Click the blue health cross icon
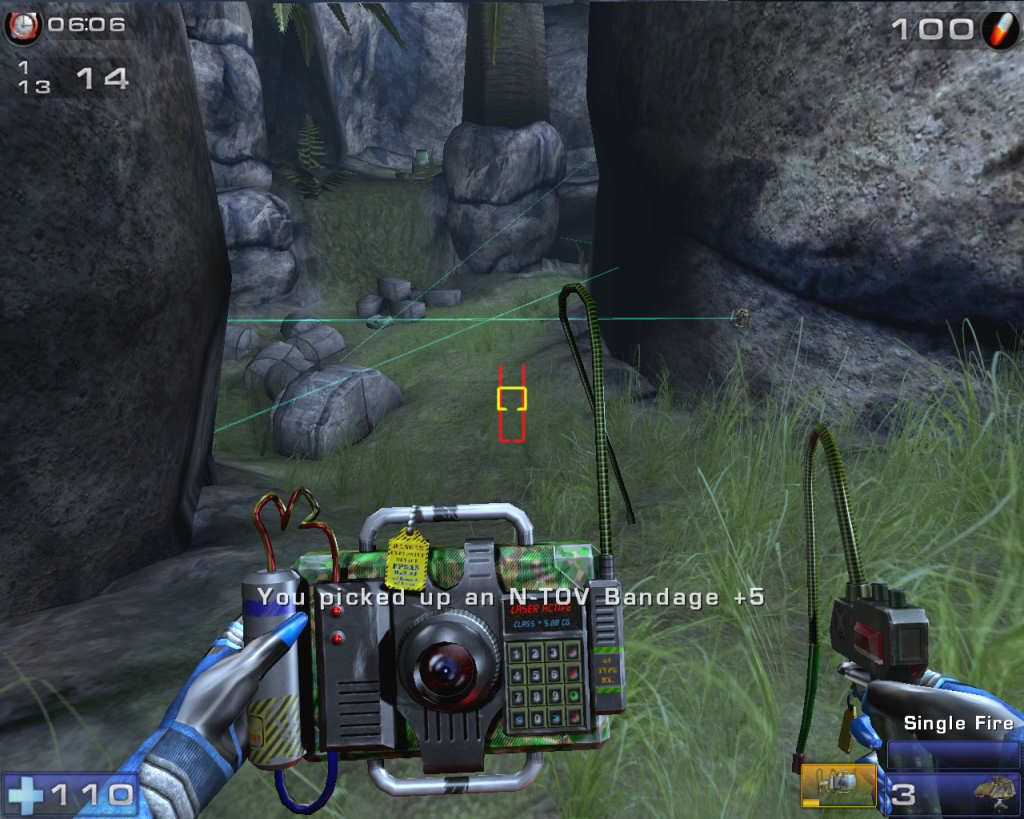Screen dimensions: 1024x819 click(25, 795)
